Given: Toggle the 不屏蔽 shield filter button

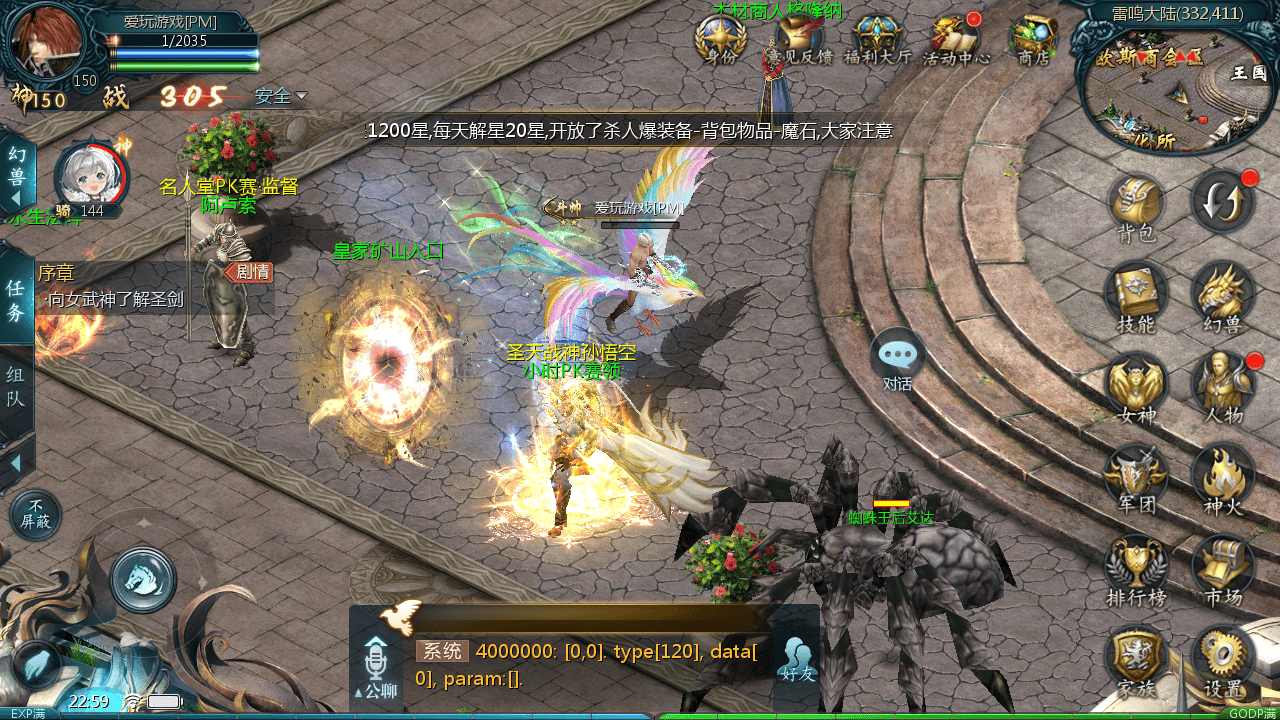Looking at the screenshot, I should (35, 515).
